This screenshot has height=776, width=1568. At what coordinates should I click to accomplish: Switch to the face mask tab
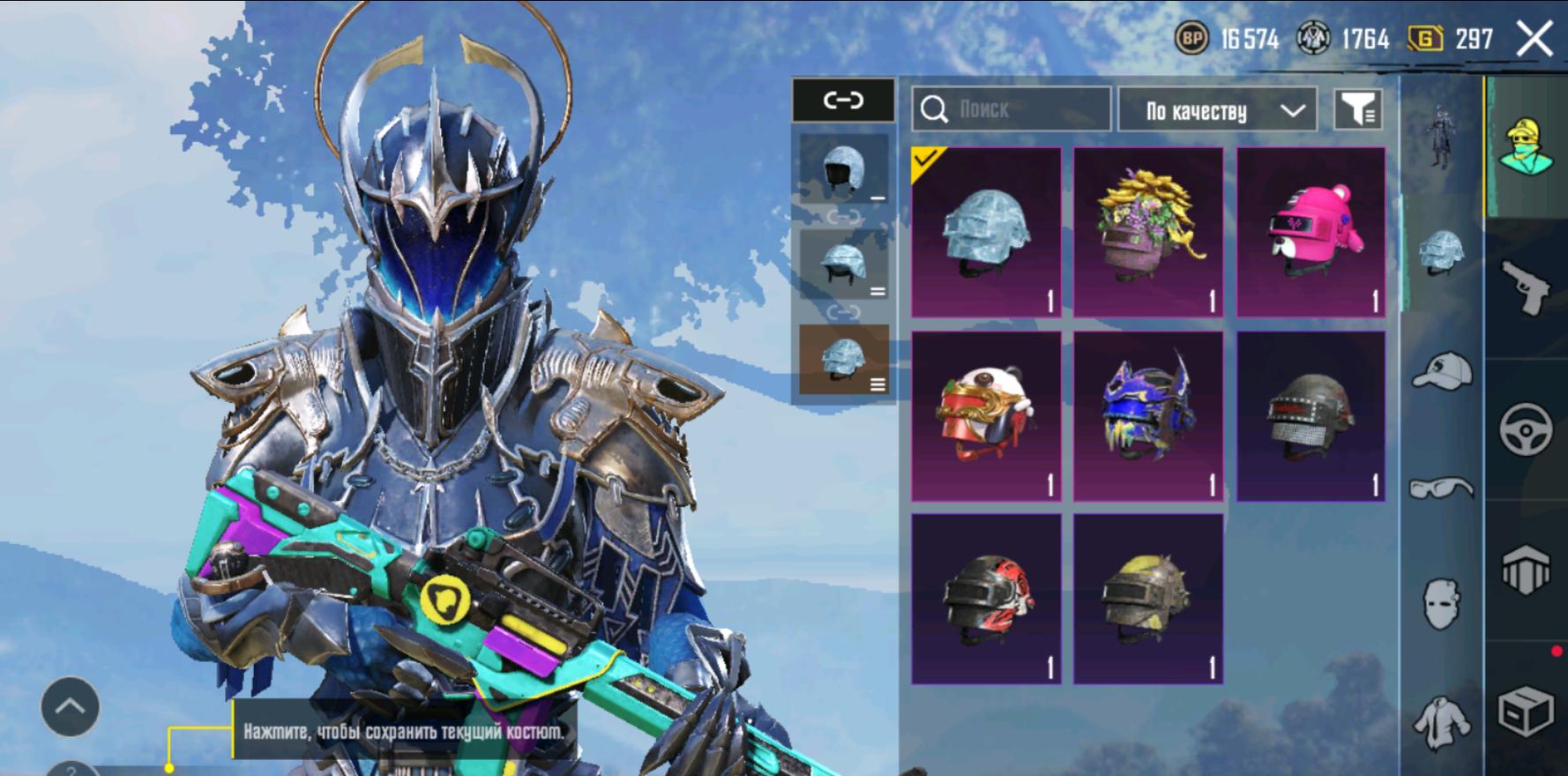pyautogui.click(x=1441, y=604)
